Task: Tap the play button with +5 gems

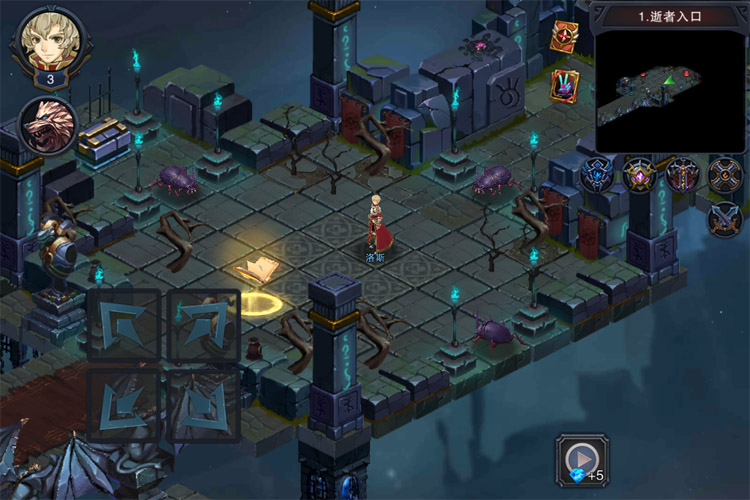Action: pos(583,461)
